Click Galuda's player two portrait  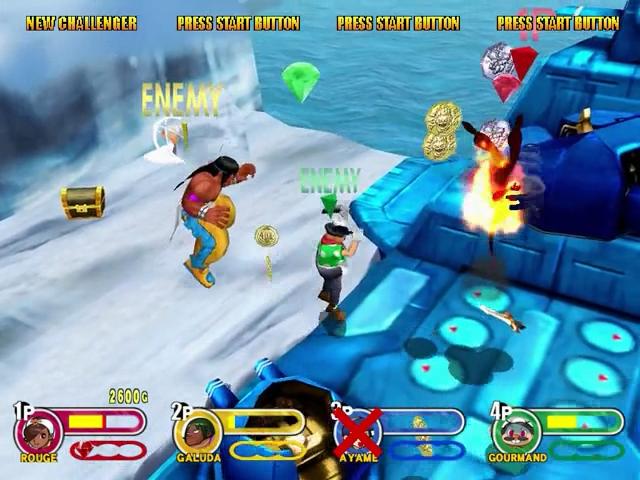197,432
